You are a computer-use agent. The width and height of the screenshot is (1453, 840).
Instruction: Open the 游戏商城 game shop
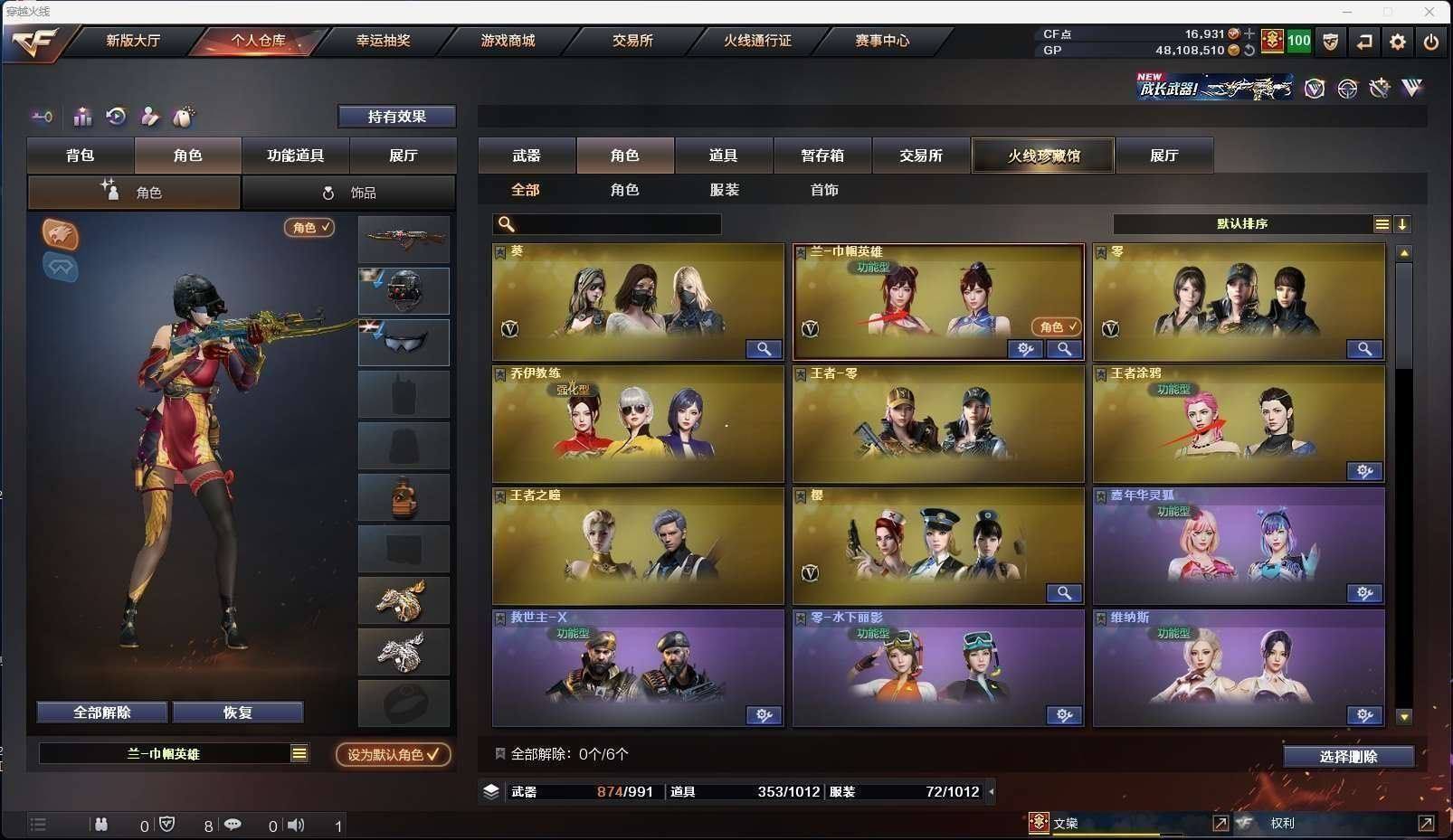pyautogui.click(x=508, y=41)
